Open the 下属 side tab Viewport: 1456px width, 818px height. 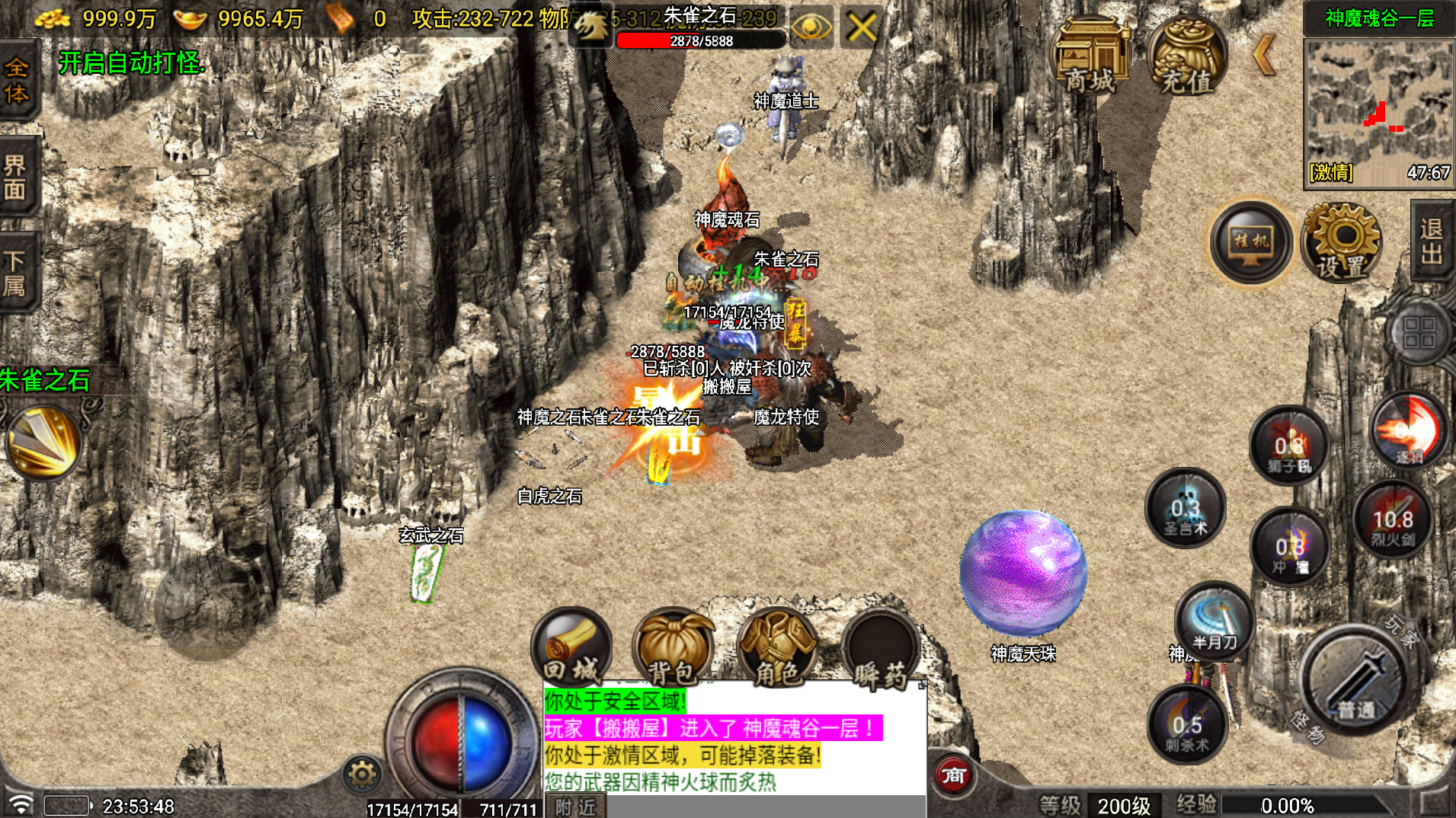click(15, 273)
